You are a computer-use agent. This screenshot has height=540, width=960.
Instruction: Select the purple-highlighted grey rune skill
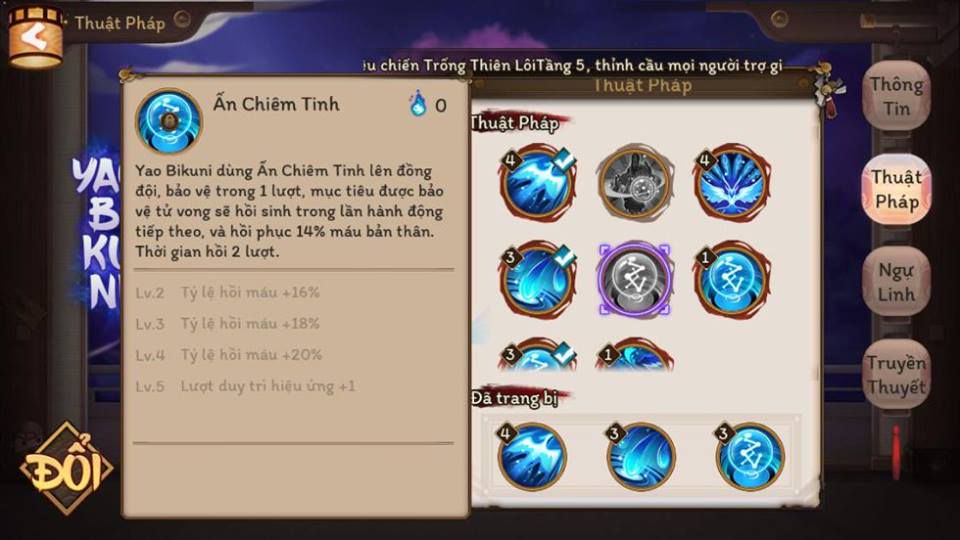tap(634, 279)
